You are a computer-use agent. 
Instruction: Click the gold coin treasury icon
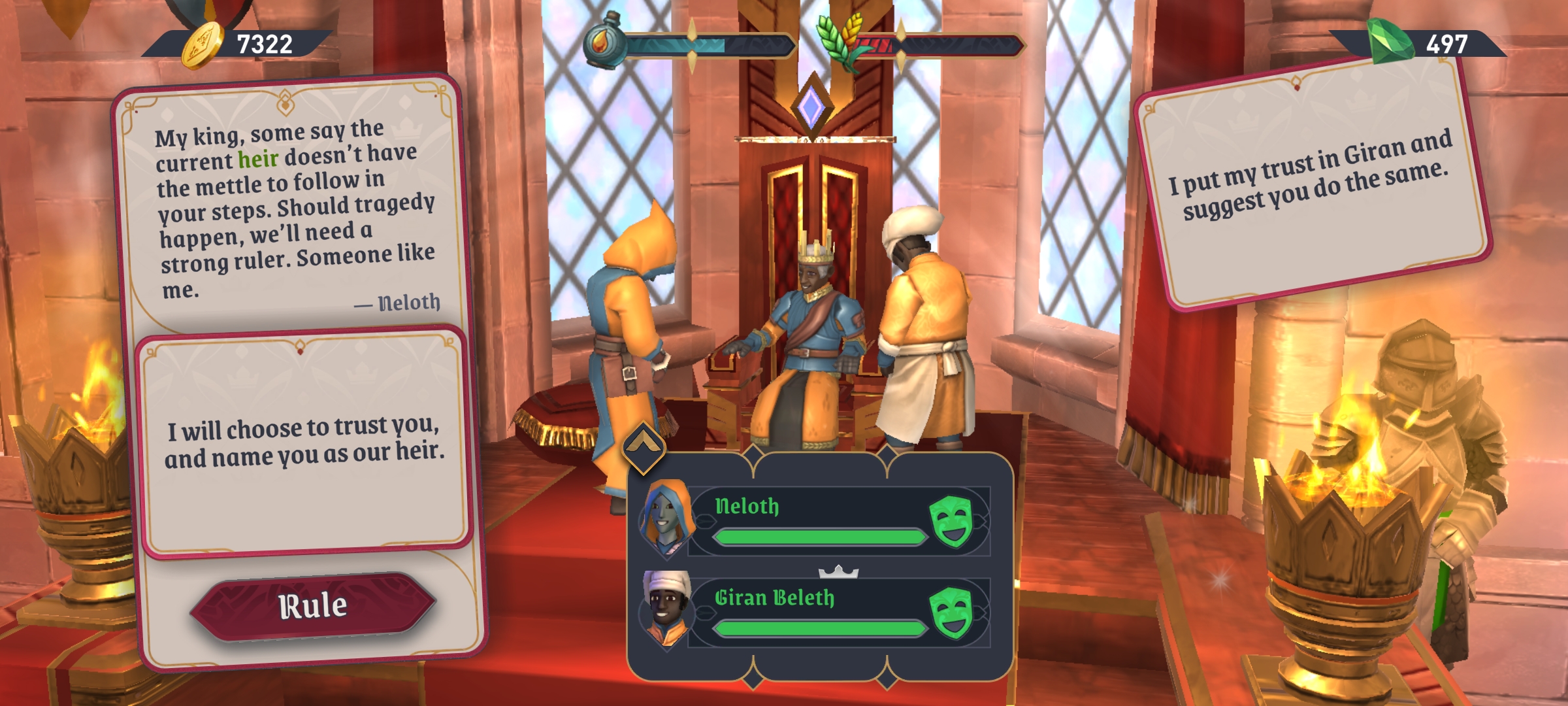click(202, 46)
